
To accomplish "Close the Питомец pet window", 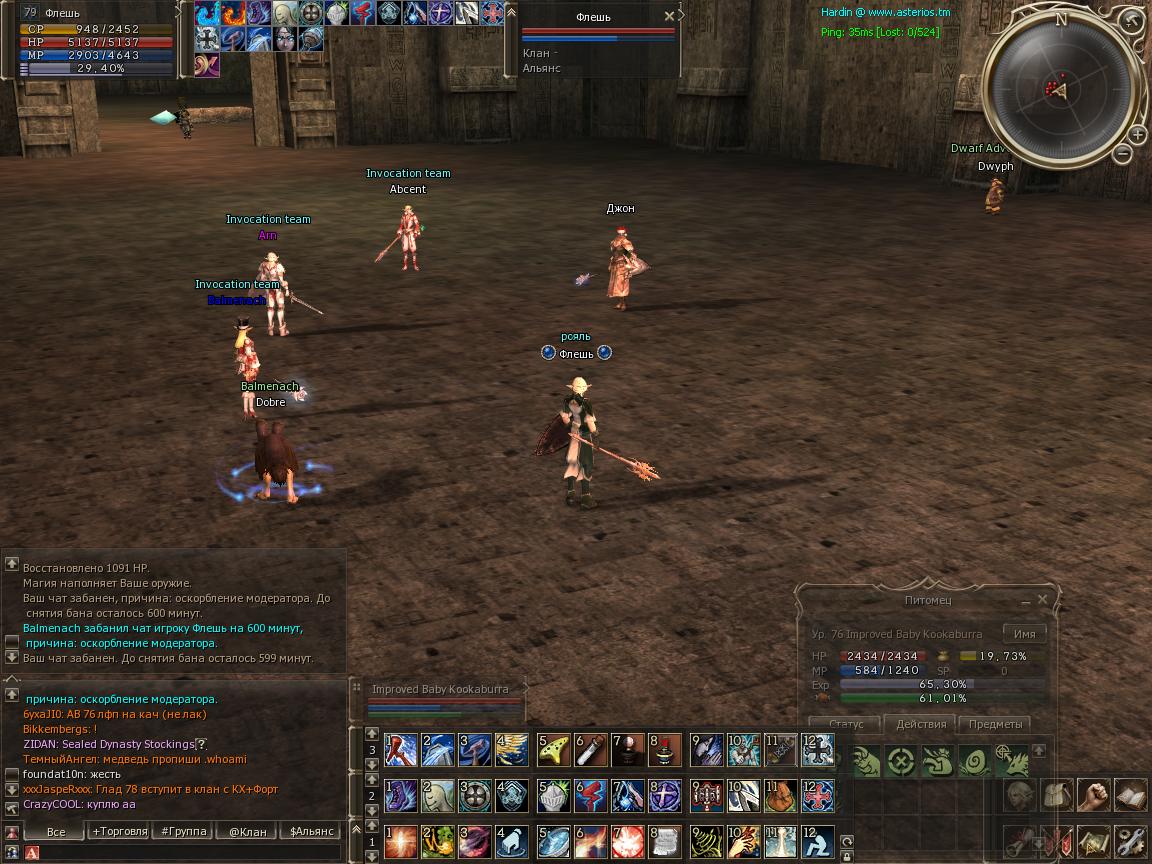I will [x=1042, y=600].
